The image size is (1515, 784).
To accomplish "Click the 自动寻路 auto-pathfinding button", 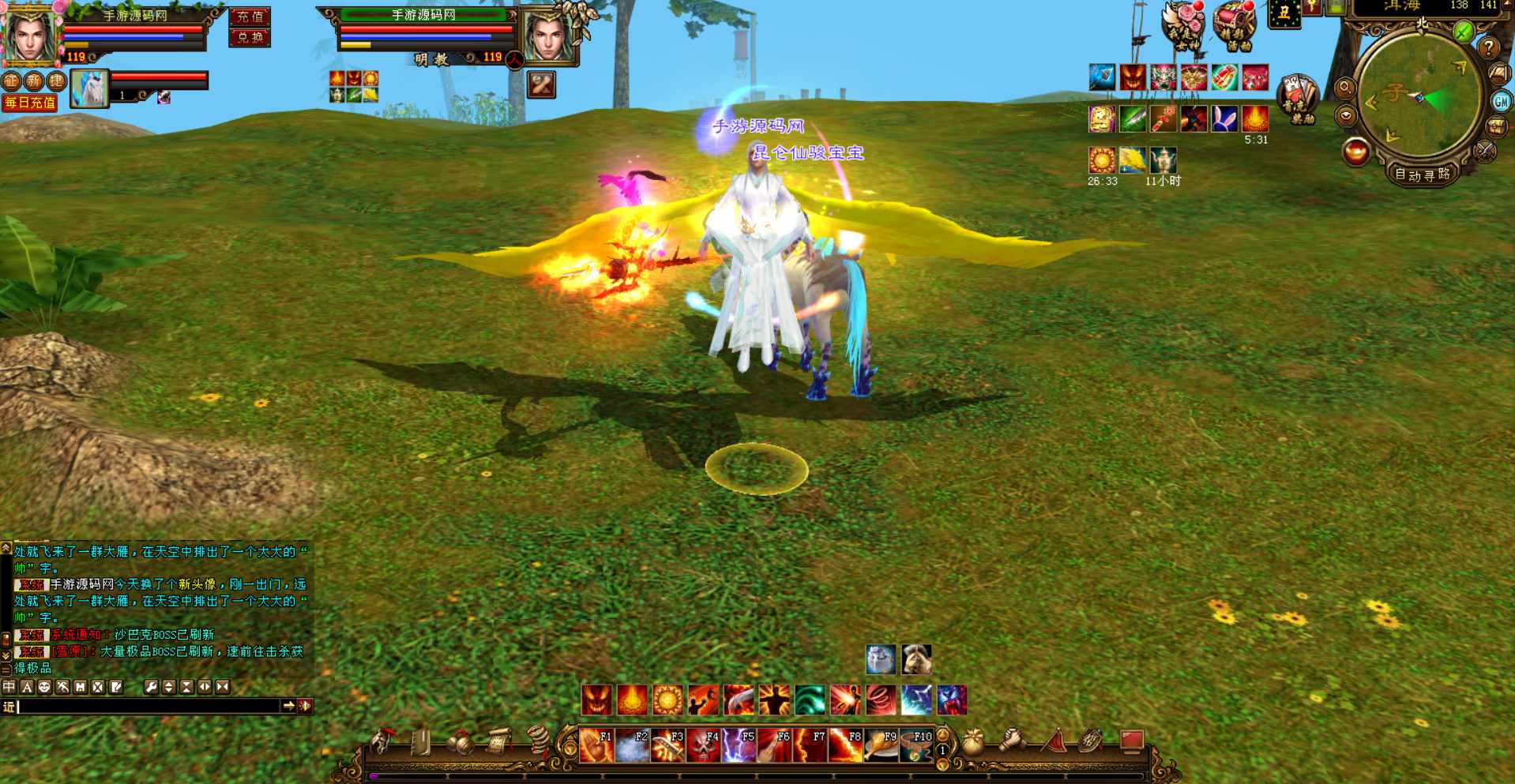I will click(x=1422, y=174).
